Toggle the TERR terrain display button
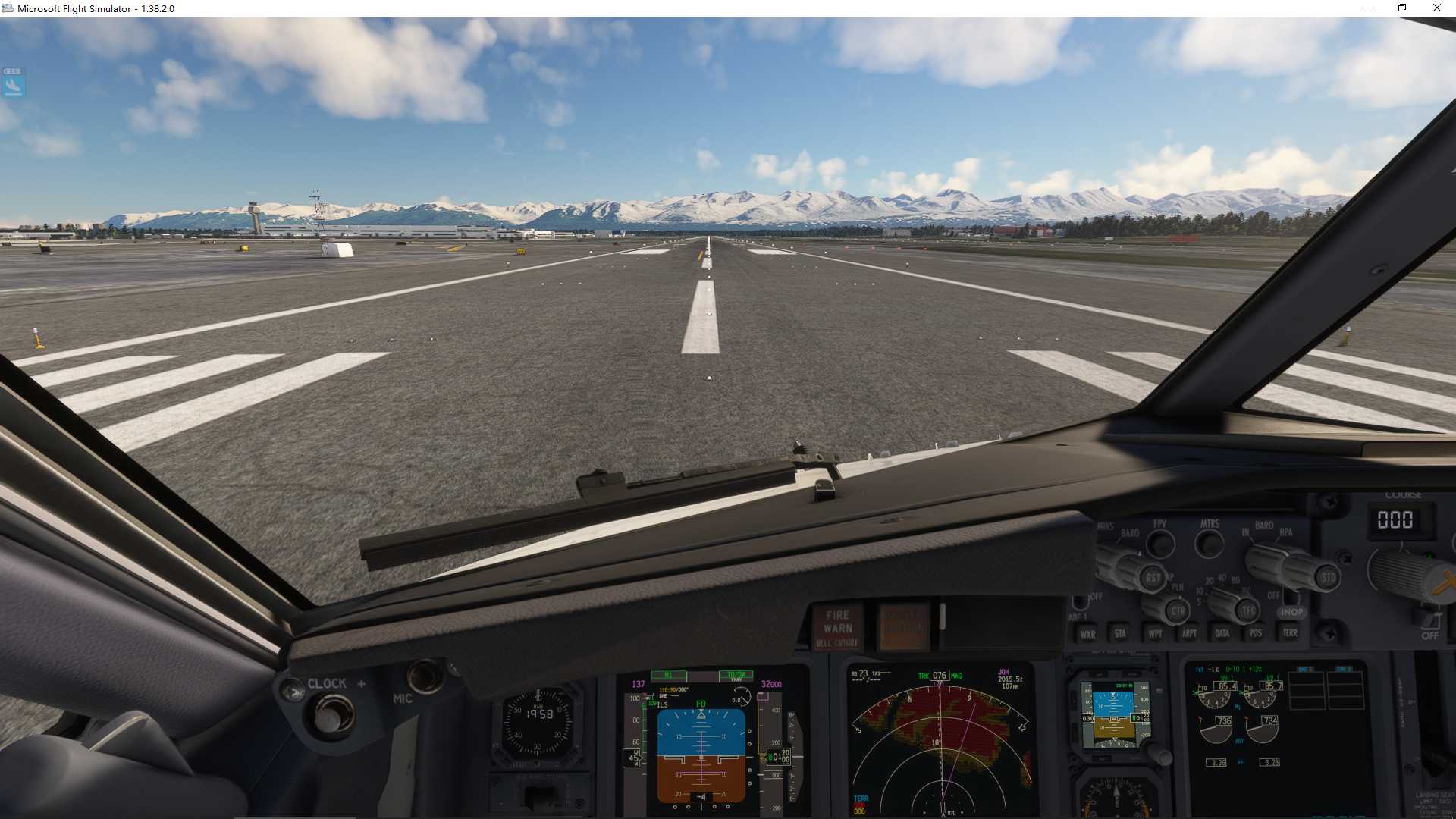1456x819 pixels. [x=1290, y=632]
